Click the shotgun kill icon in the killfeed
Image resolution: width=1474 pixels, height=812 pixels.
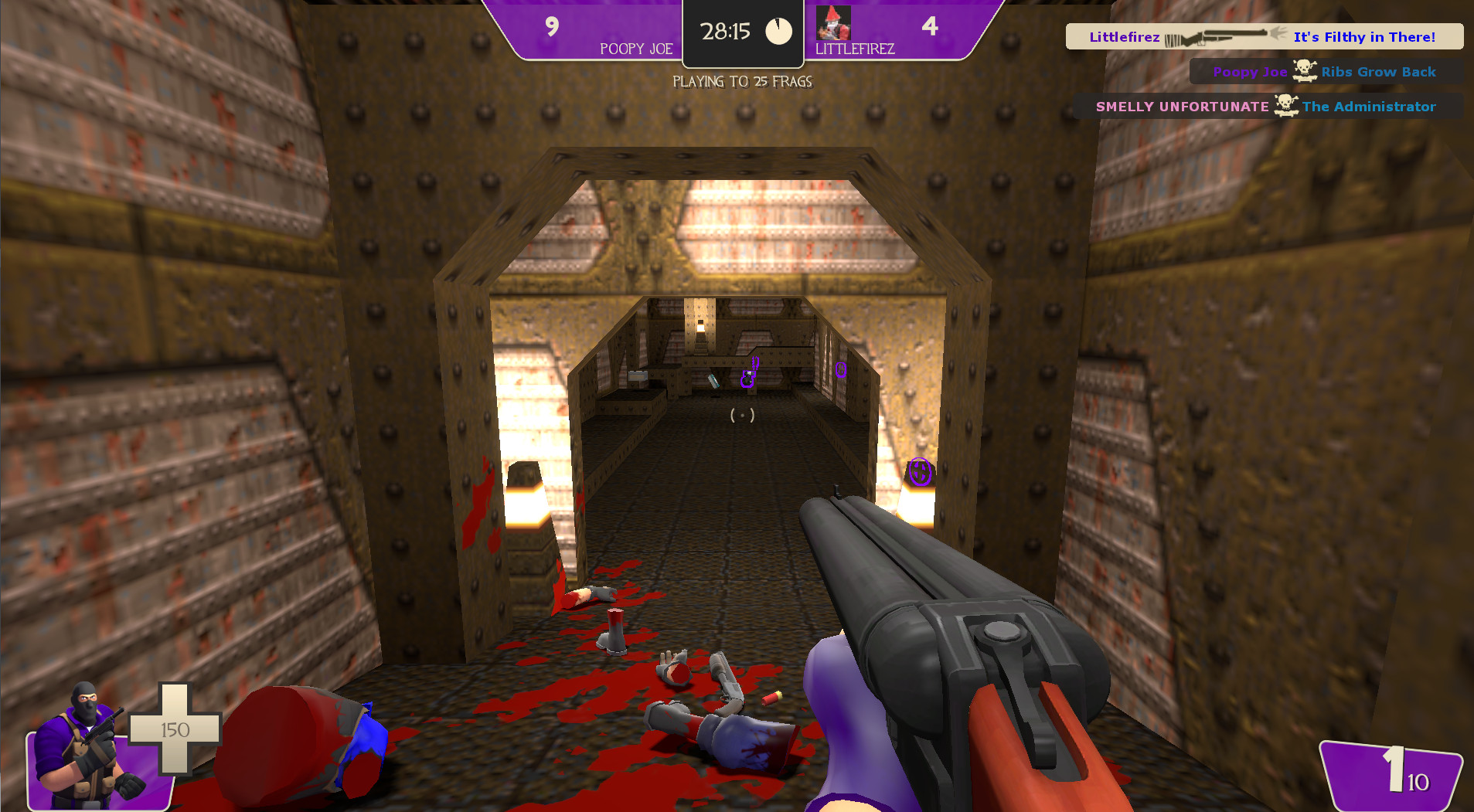tap(1221, 36)
